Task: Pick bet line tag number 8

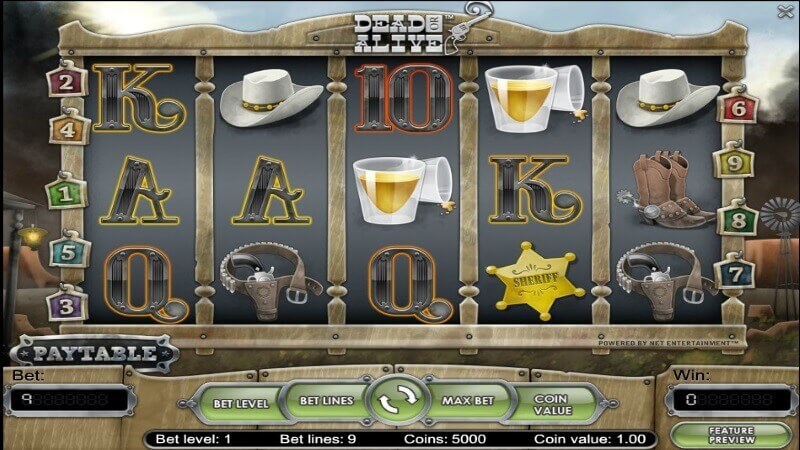Action: [738, 218]
